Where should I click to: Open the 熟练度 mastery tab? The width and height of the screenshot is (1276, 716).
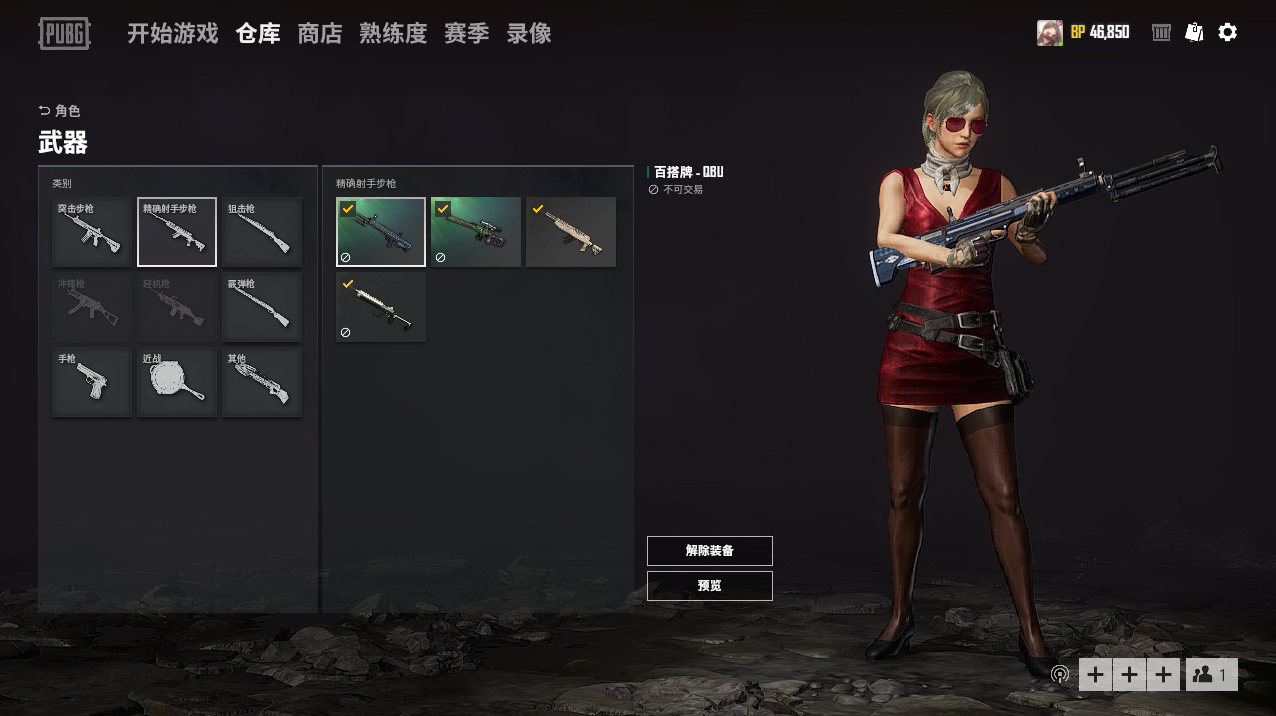pos(393,33)
